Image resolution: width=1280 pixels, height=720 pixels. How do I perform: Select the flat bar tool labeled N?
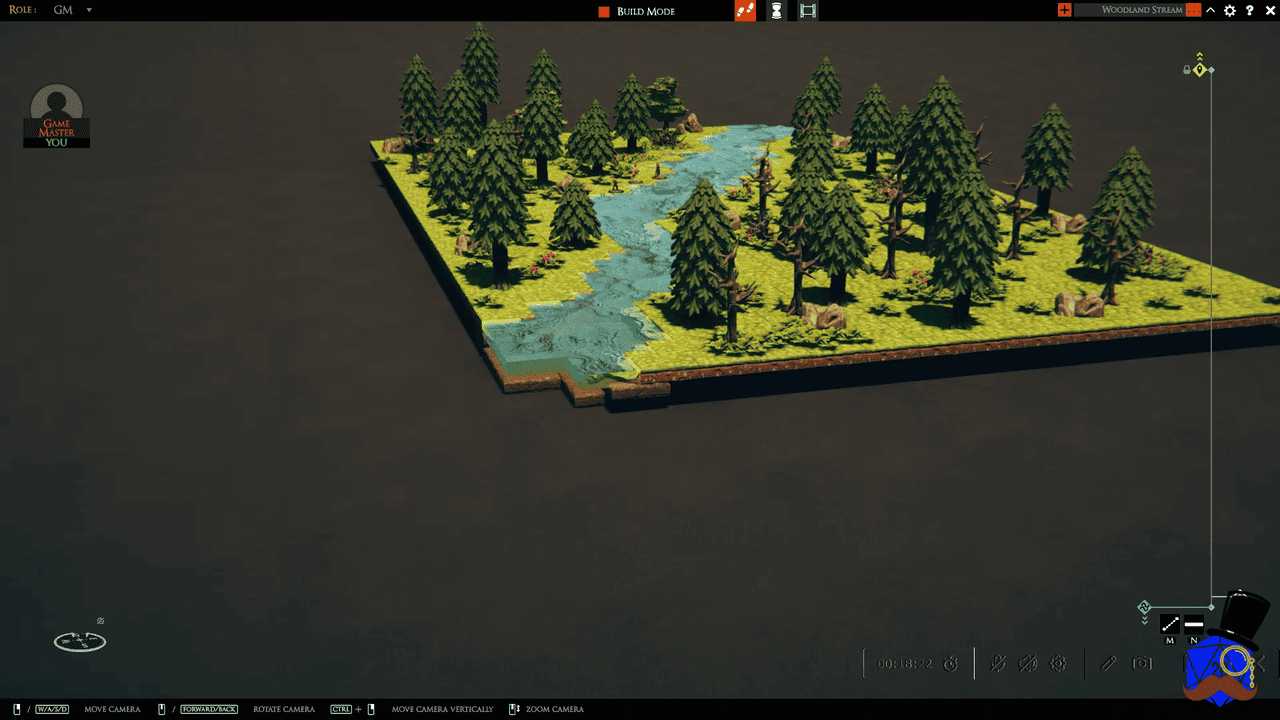click(x=1194, y=625)
